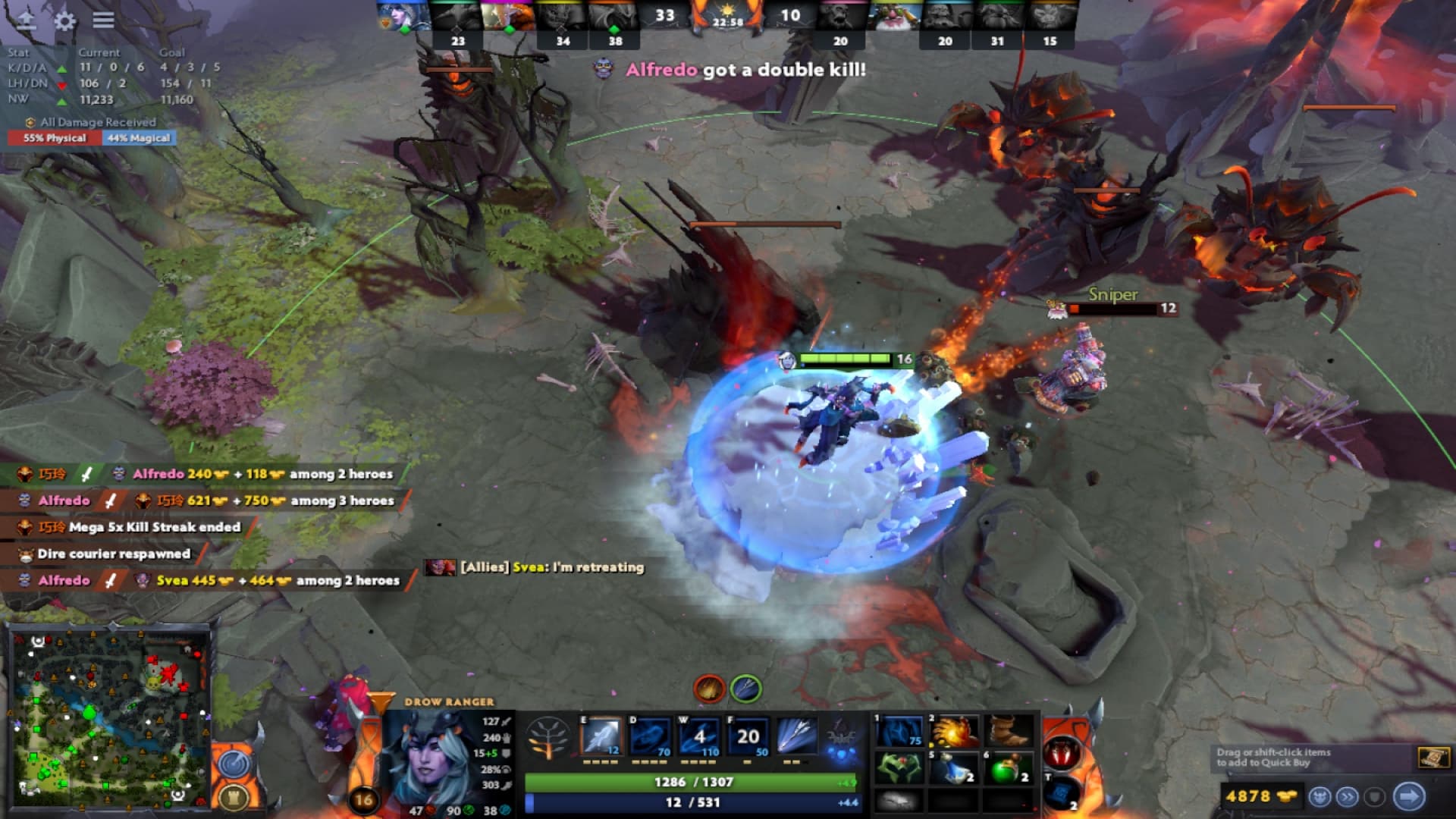Click the minimap
Image resolution: width=1456 pixels, height=819 pixels.
pyautogui.click(x=109, y=715)
